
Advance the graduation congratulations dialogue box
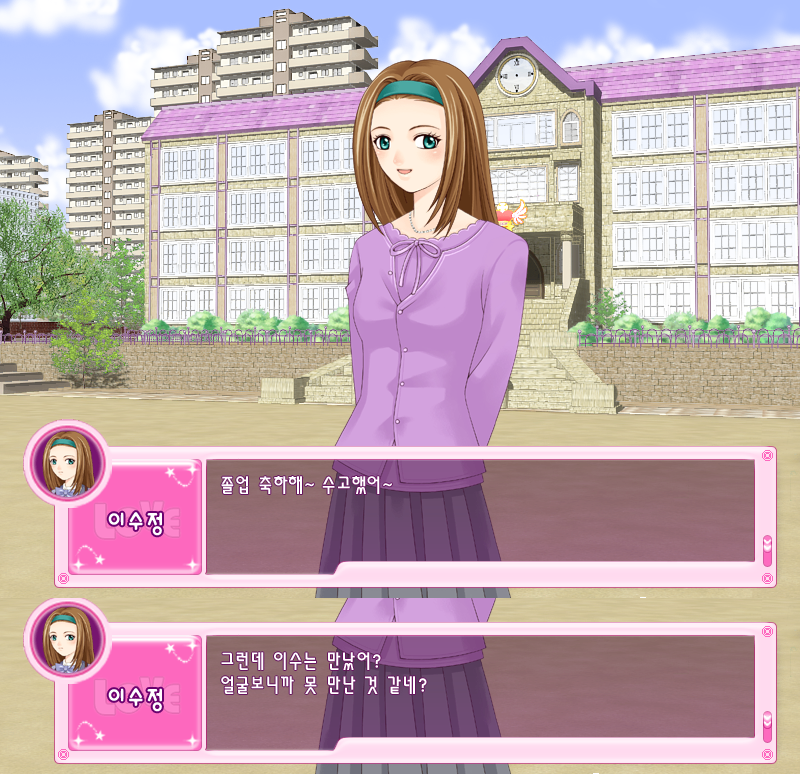tap(479, 510)
